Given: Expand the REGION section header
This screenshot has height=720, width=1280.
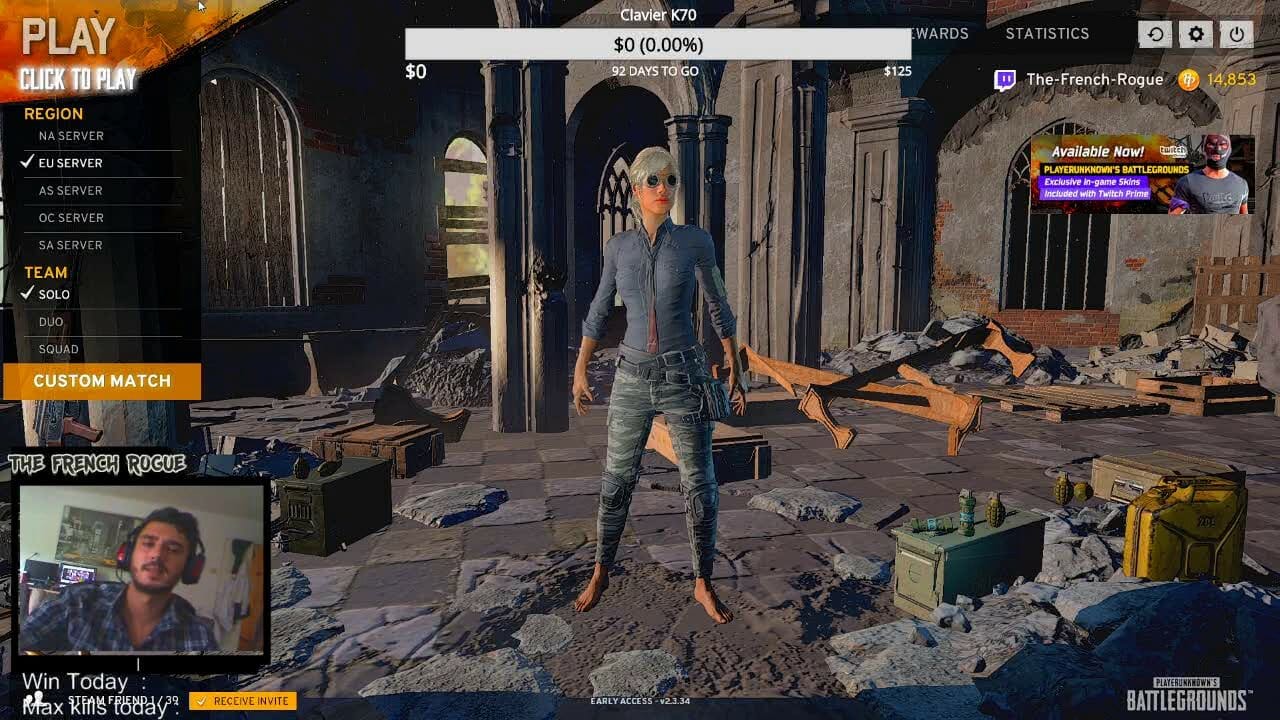Looking at the screenshot, I should (53, 114).
